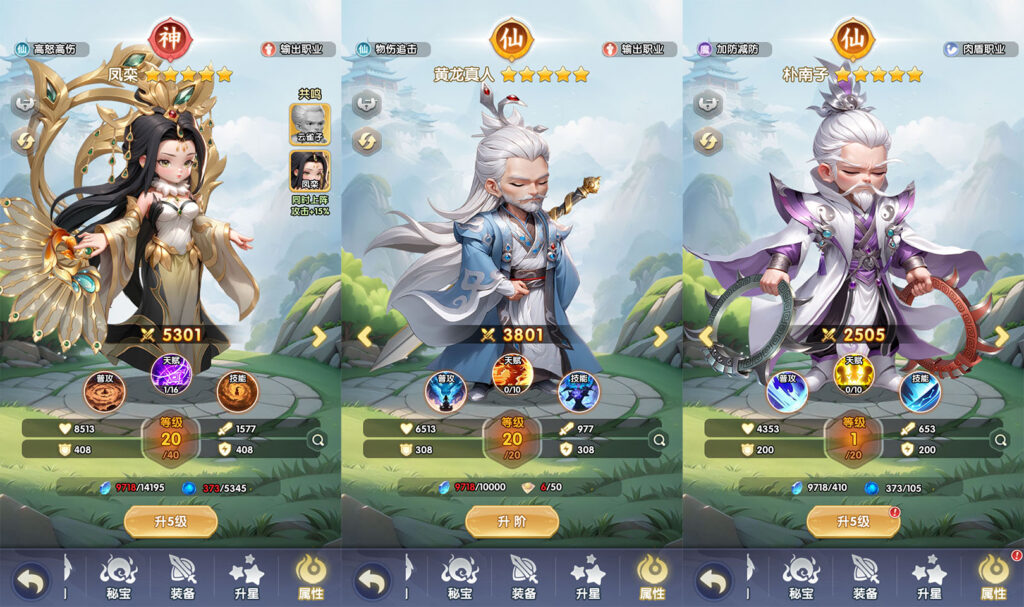
Task: View 黄龙真人's 技能 skill icon
Action: tap(578, 392)
